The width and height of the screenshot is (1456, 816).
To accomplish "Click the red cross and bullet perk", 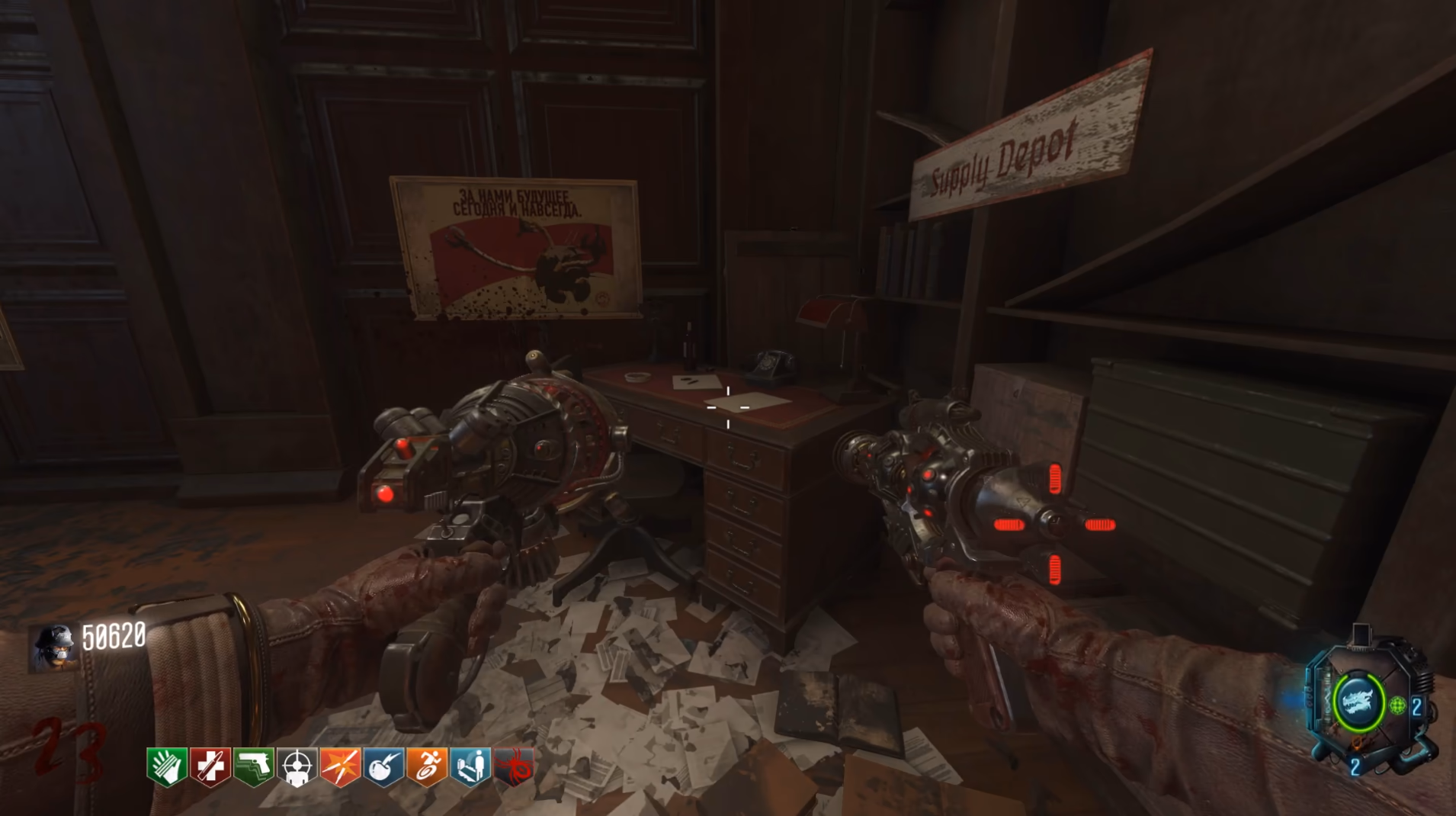I will click(x=210, y=766).
